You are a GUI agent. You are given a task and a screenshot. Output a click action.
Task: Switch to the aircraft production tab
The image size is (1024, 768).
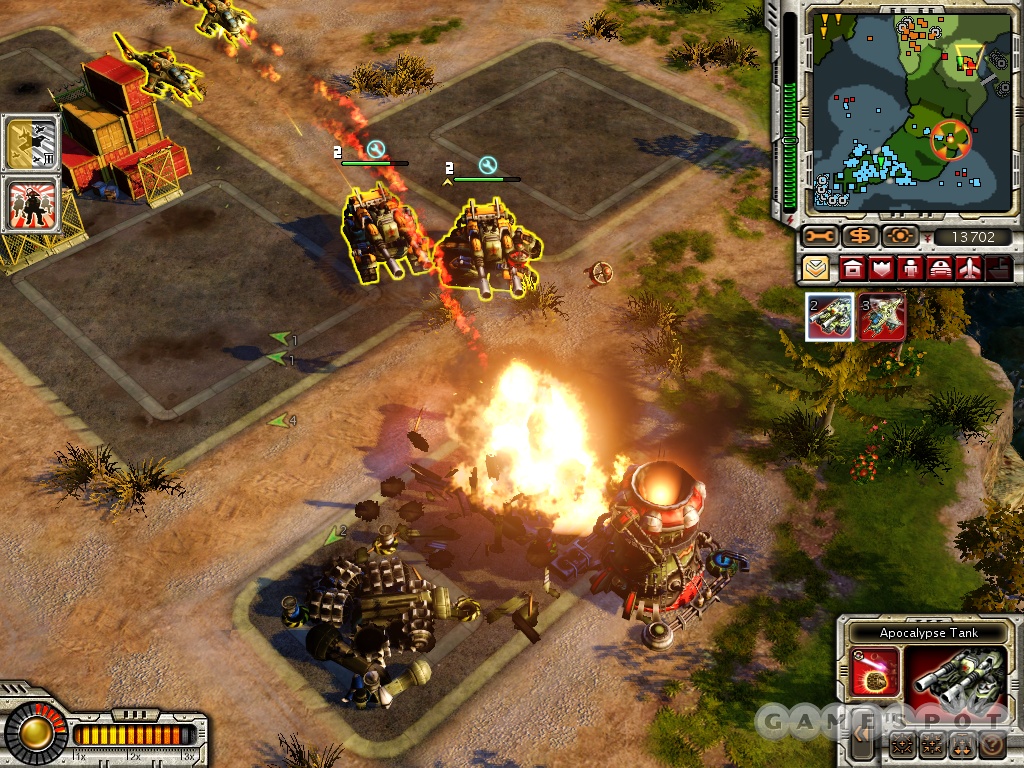pyautogui.click(x=970, y=268)
